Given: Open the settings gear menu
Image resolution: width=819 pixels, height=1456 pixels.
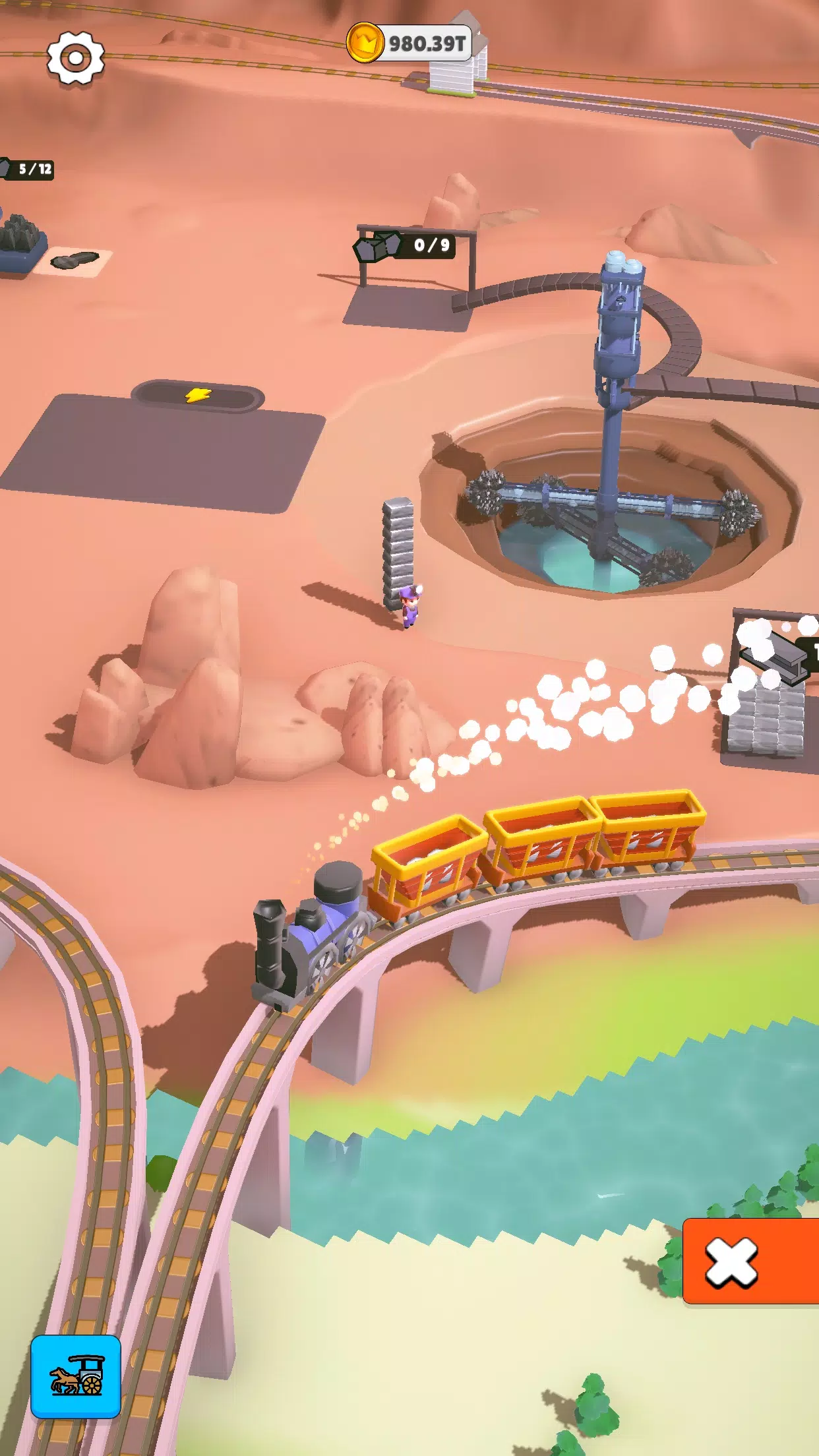Looking at the screenshot, I should (x=76, y=58).
